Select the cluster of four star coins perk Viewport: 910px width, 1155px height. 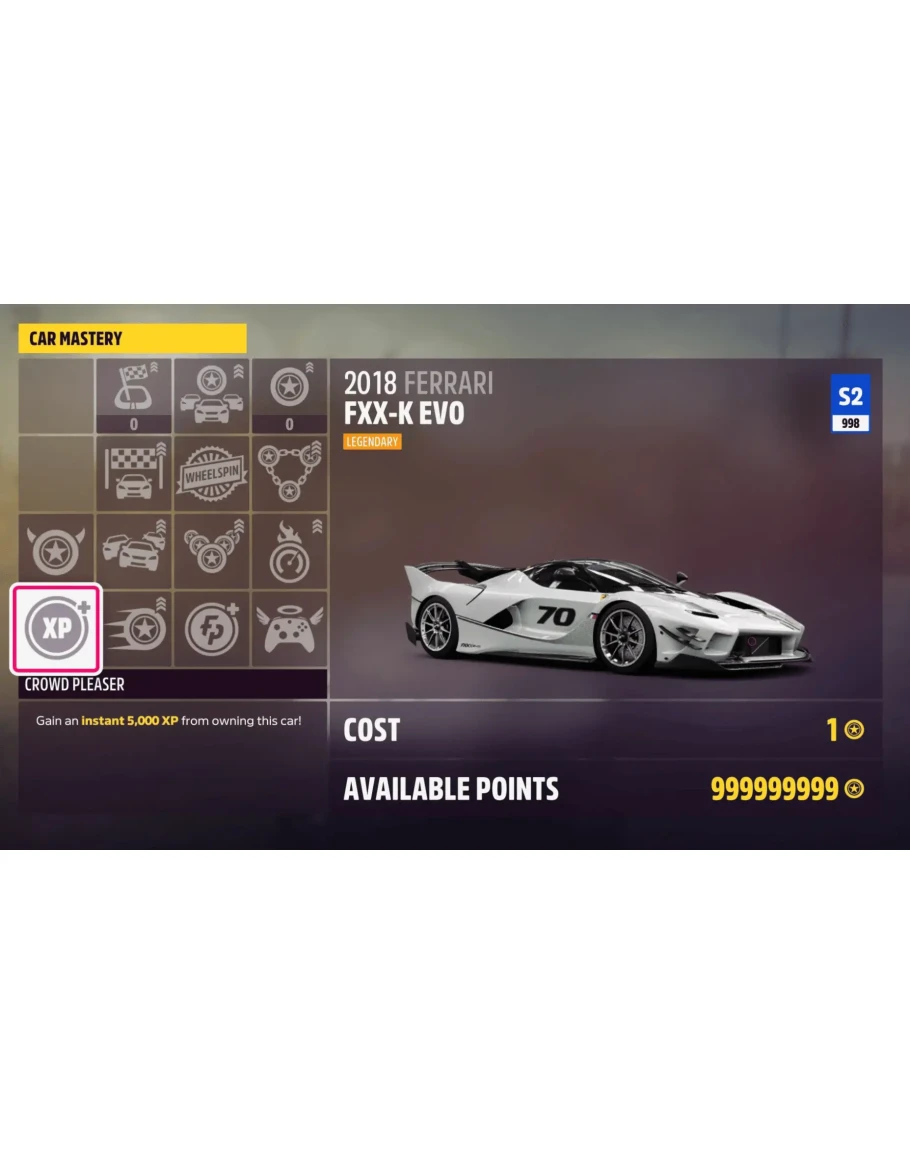pos(211,550)
